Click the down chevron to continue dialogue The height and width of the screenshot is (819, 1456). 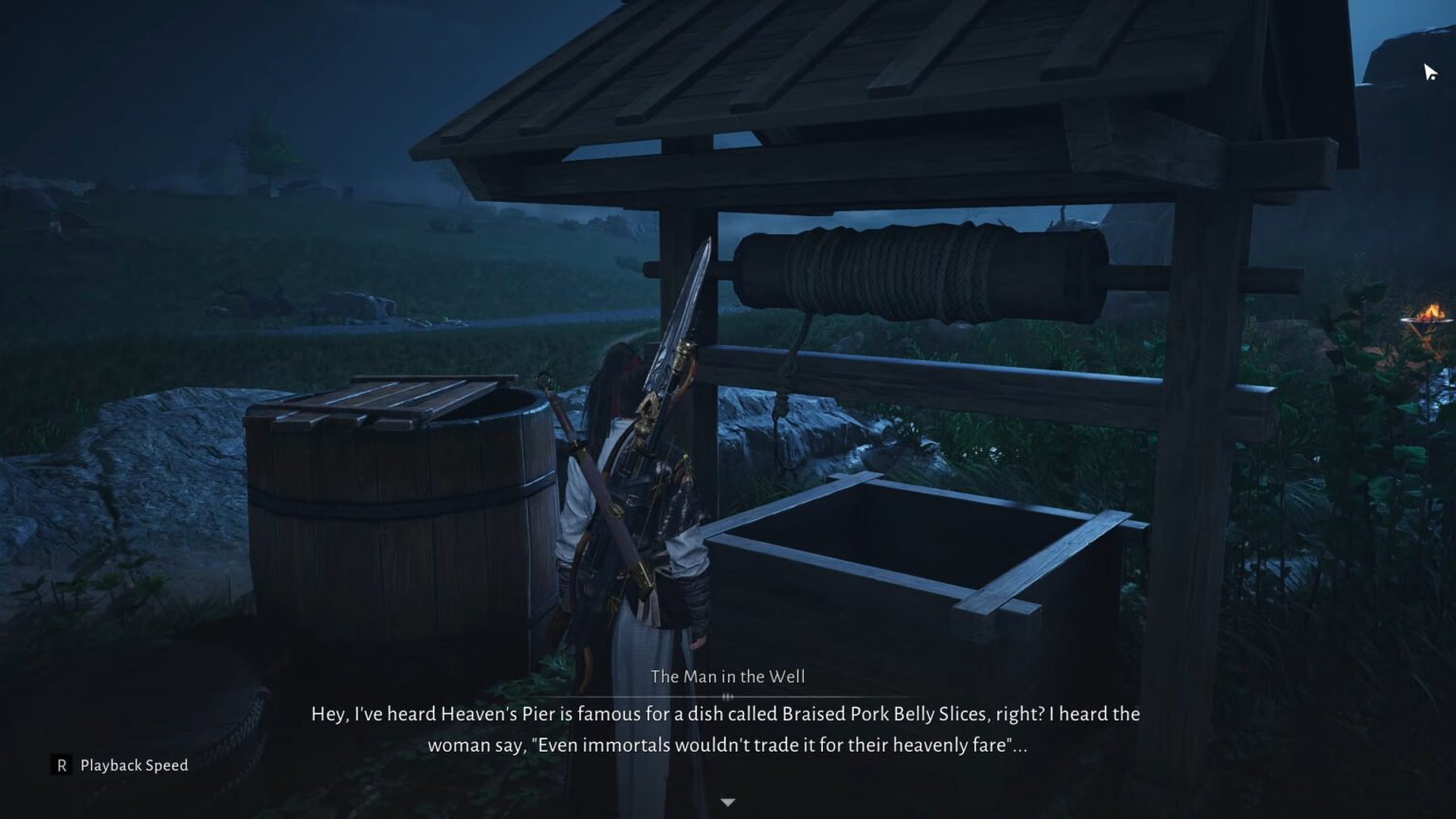(x=727, y=801)
